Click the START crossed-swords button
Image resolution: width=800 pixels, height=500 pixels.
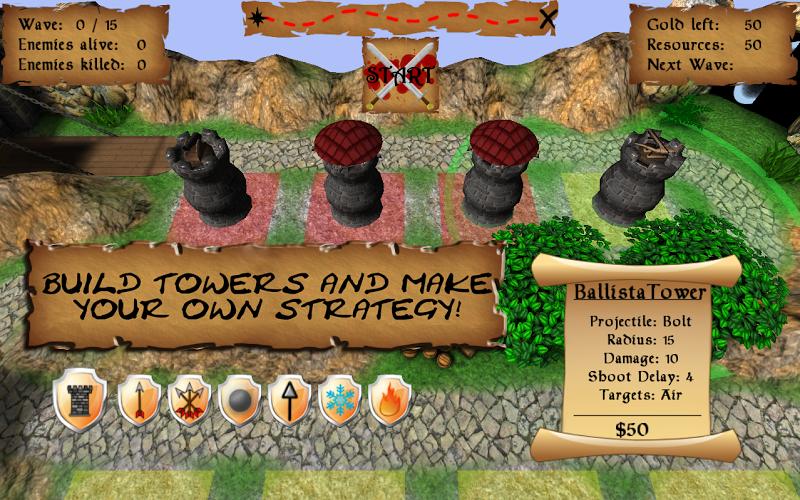click(400, 74)
